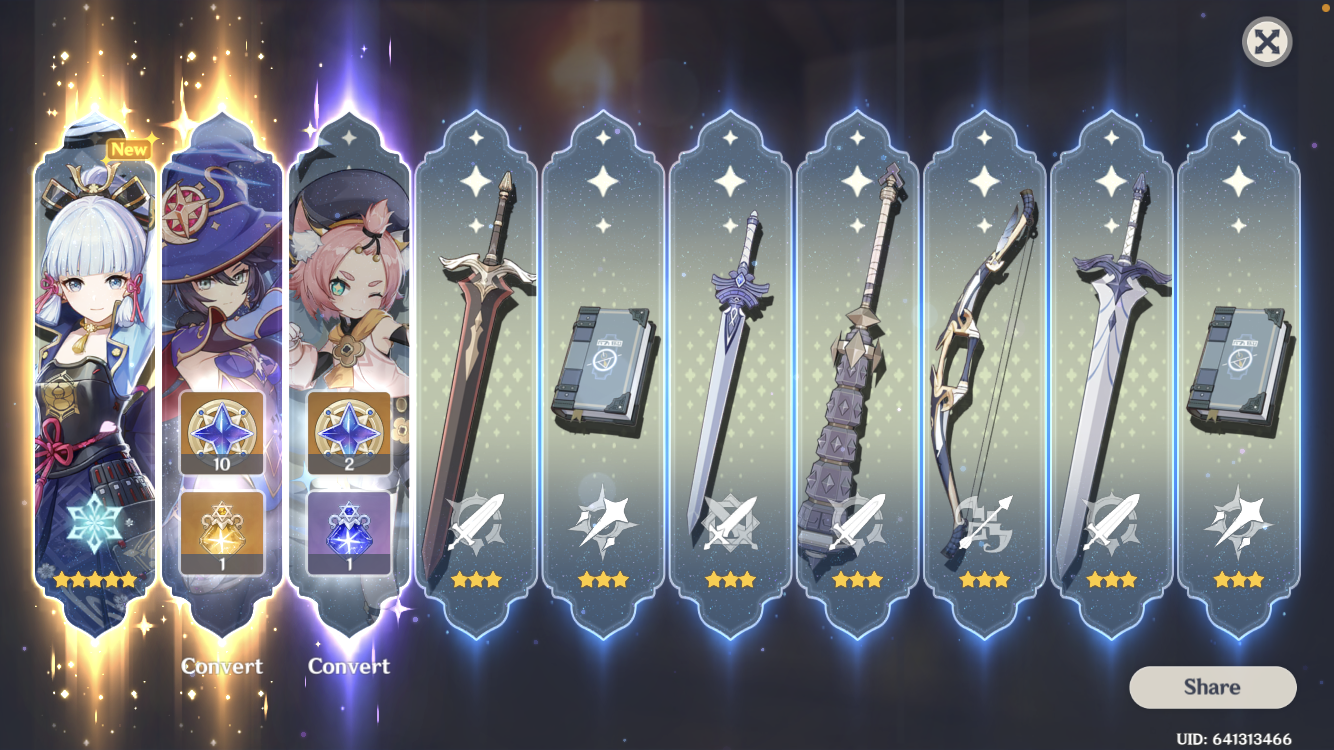Click the Share button
The width and height of the screenshot is (1334, 750).
pyautogui.click(x=1212, y=687)
